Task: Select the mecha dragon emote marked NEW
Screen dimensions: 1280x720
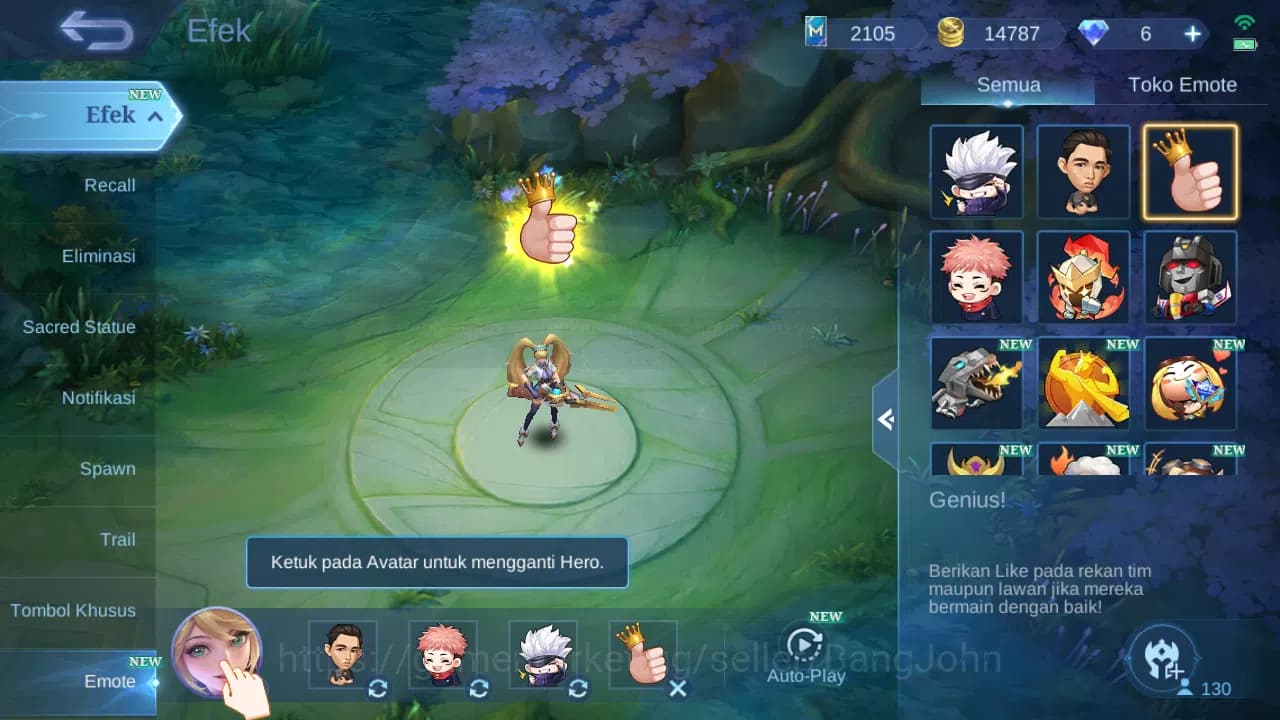Action: coord(976,385)
